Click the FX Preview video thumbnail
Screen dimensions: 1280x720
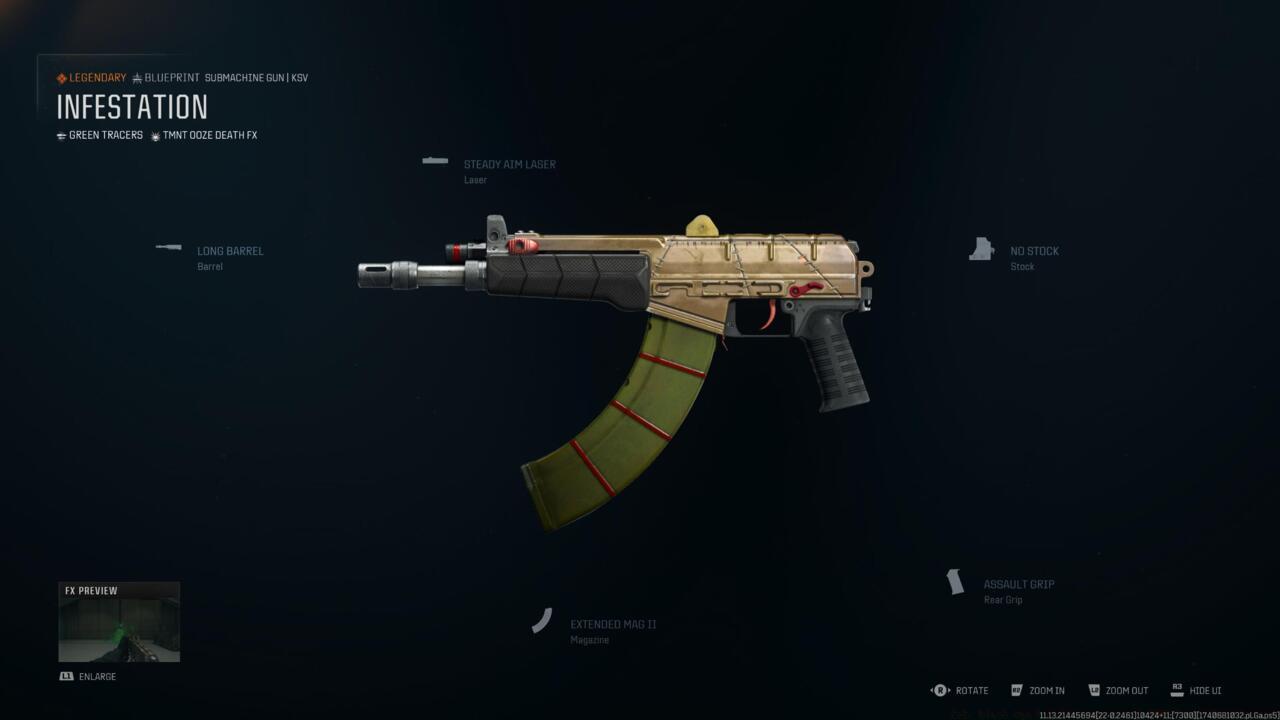pyautogui.click(x=119, y=621)
